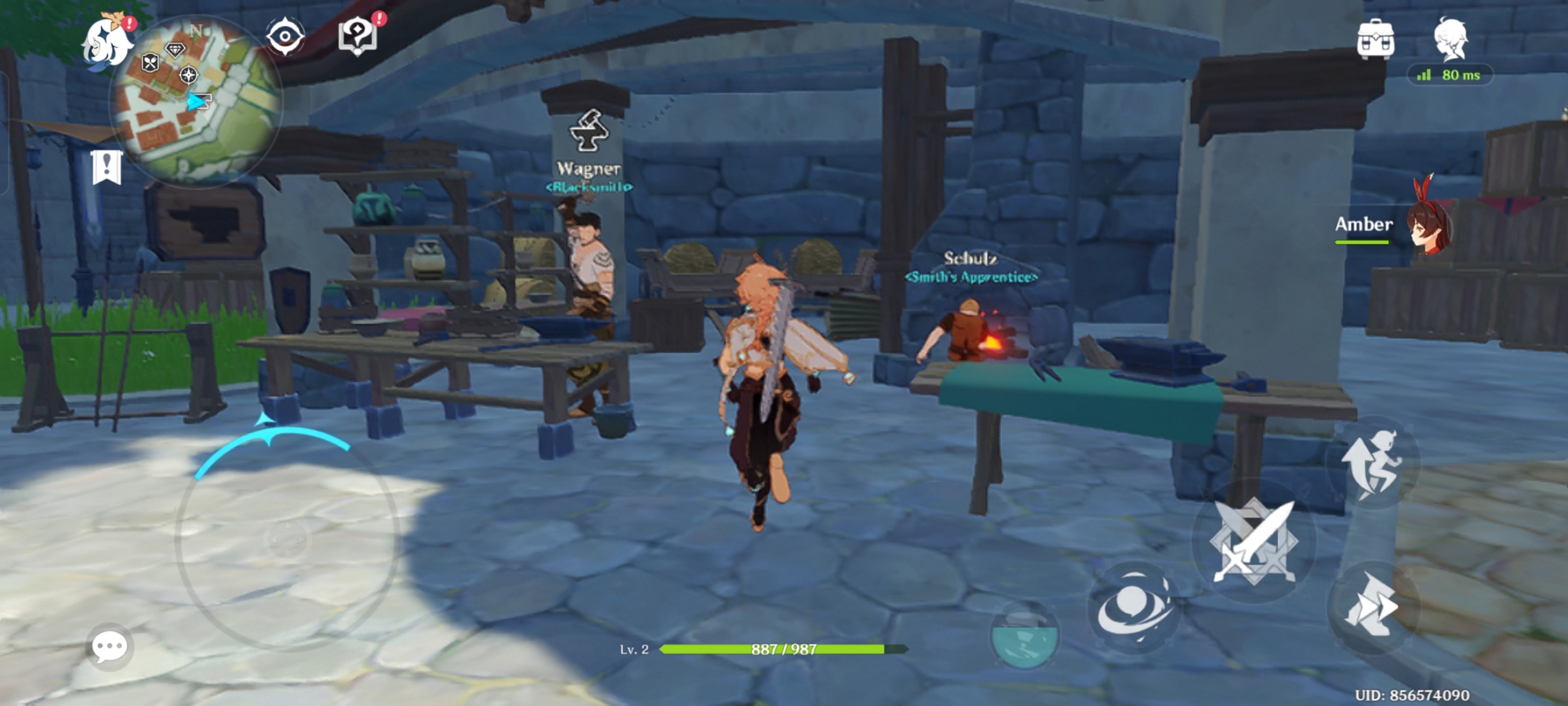Tap the sprint dash button

coord(1372,606)
